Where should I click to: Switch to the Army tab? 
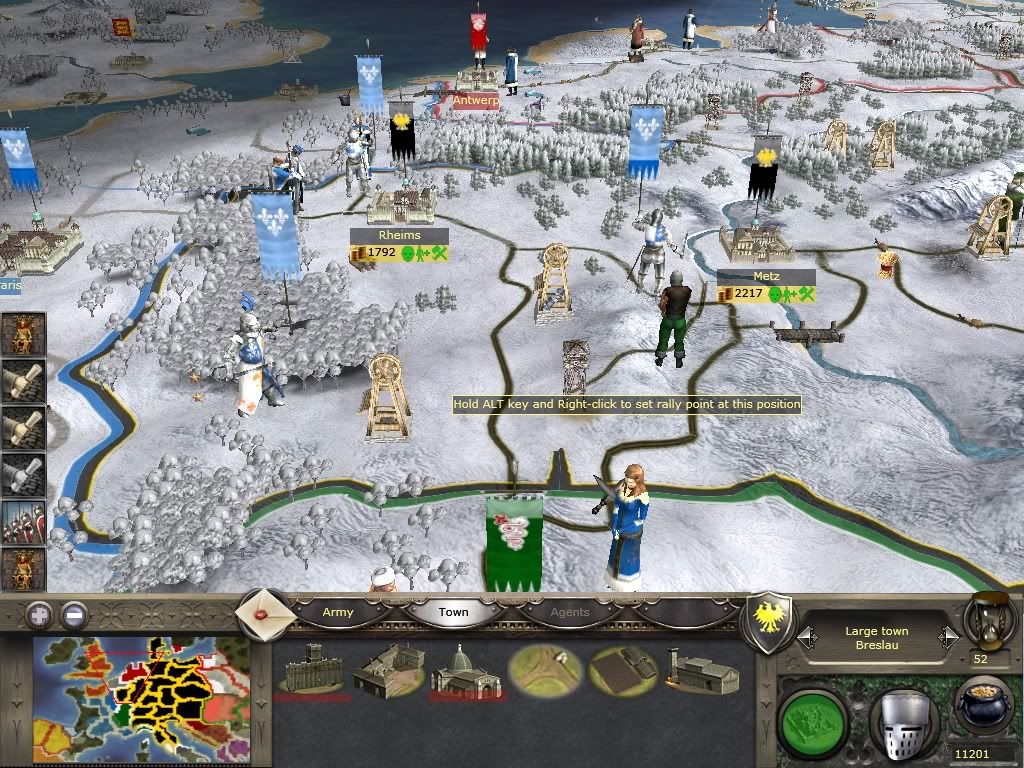click(337, 612)
